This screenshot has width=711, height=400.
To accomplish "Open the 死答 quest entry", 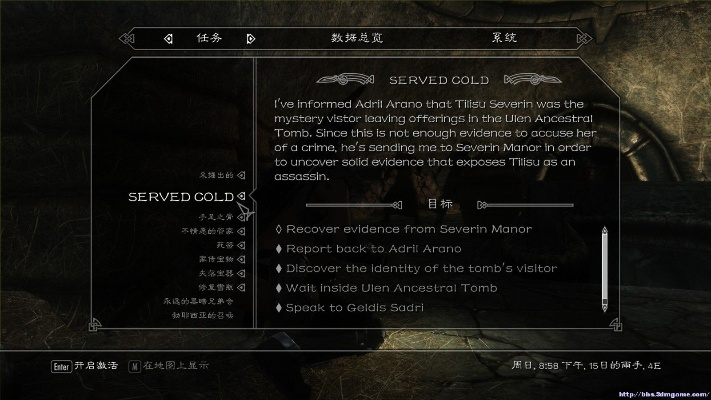I will (x=222, y=244).
